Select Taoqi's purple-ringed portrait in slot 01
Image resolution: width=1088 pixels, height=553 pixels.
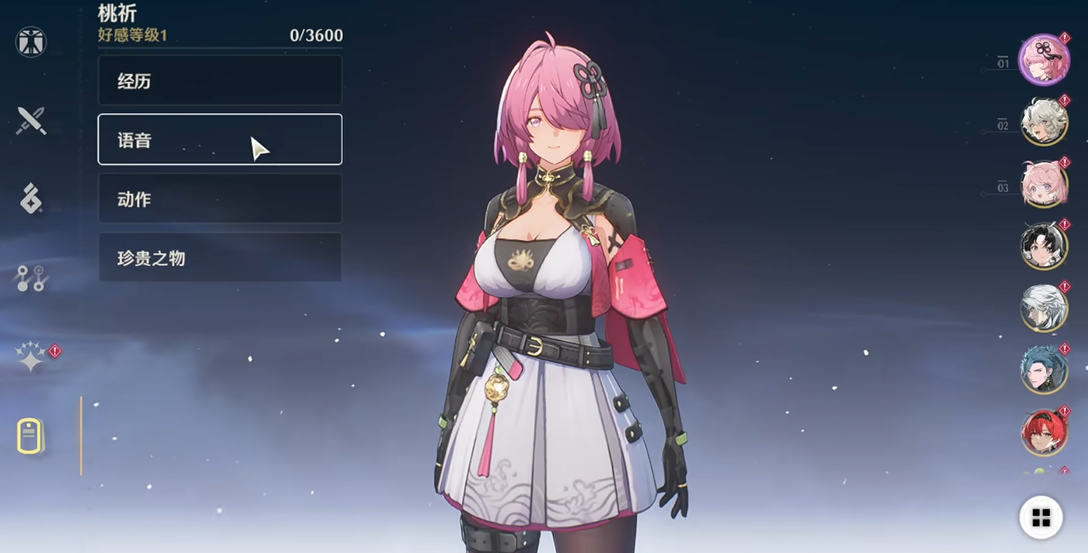click(1043, 59)
